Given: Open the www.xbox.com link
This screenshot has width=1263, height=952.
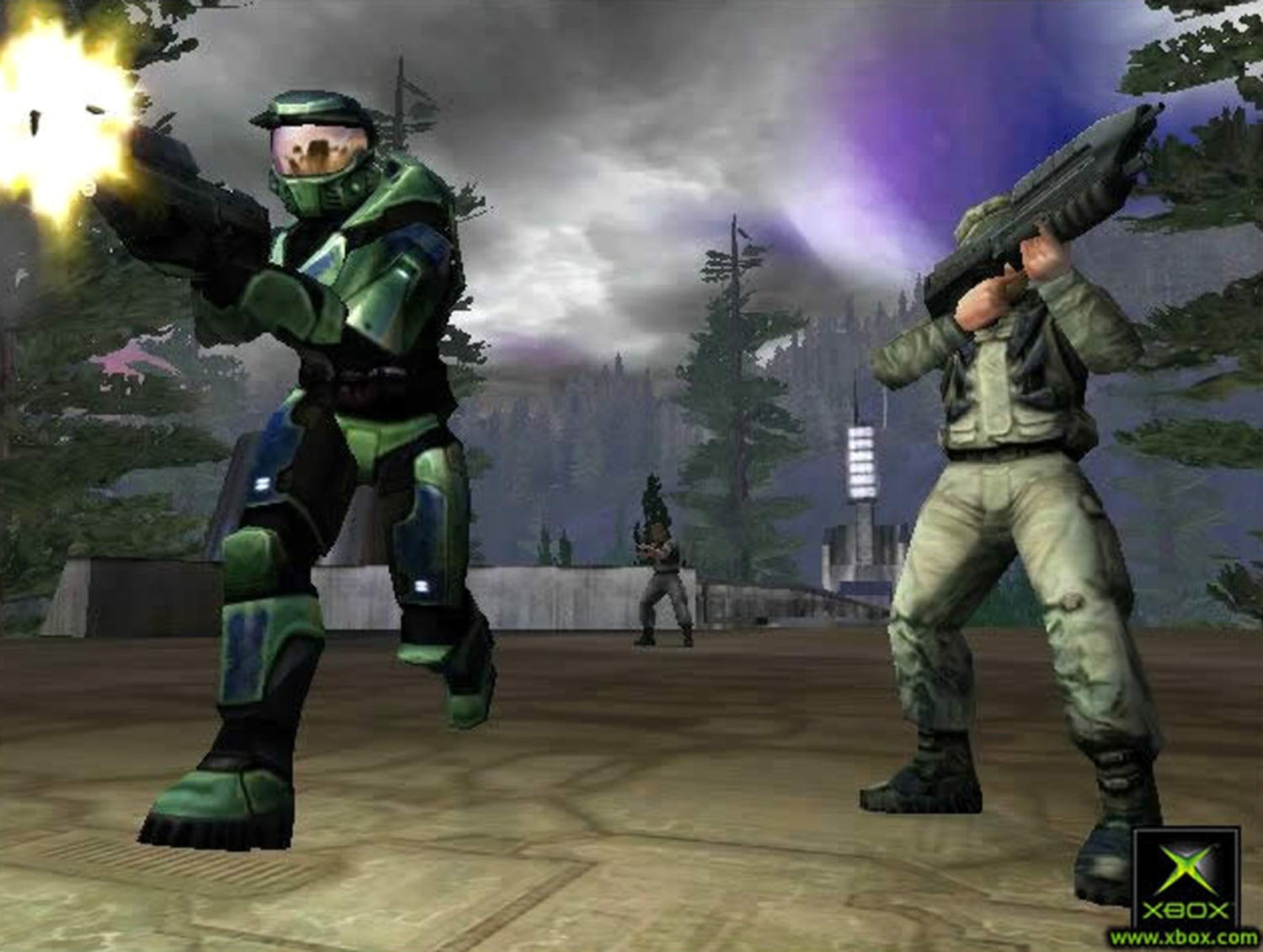Looking at the screenshot, I should tap(1184, 937).
